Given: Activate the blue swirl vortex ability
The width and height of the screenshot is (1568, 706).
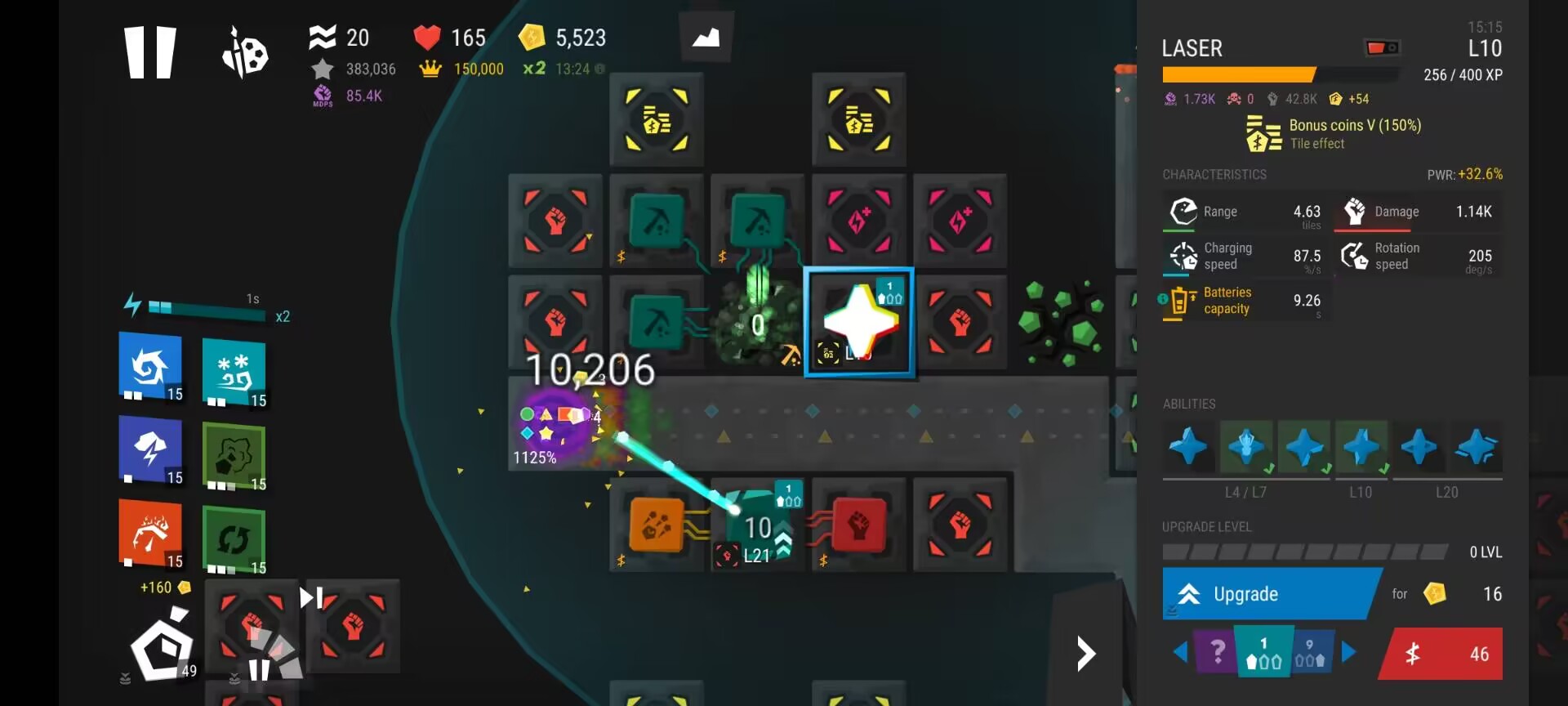Looking at the screenshot, I should click(x=150, y=366).
